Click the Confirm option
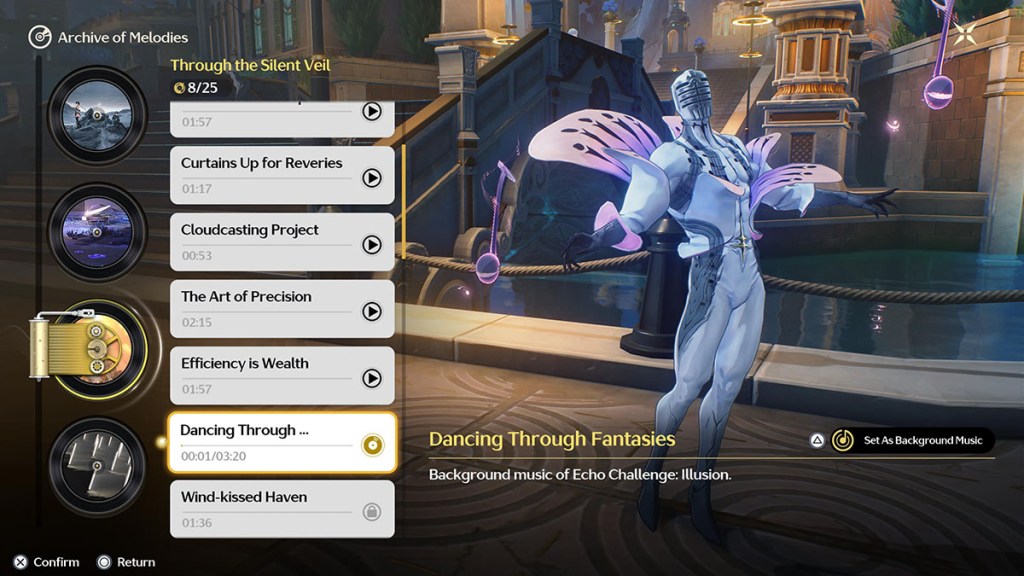 pos(46,562)
